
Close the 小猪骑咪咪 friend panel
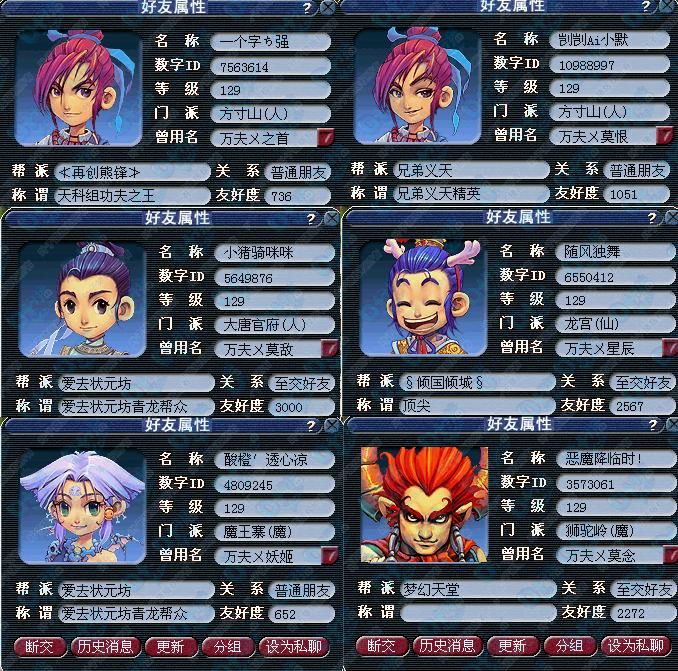tap(332, 217)
